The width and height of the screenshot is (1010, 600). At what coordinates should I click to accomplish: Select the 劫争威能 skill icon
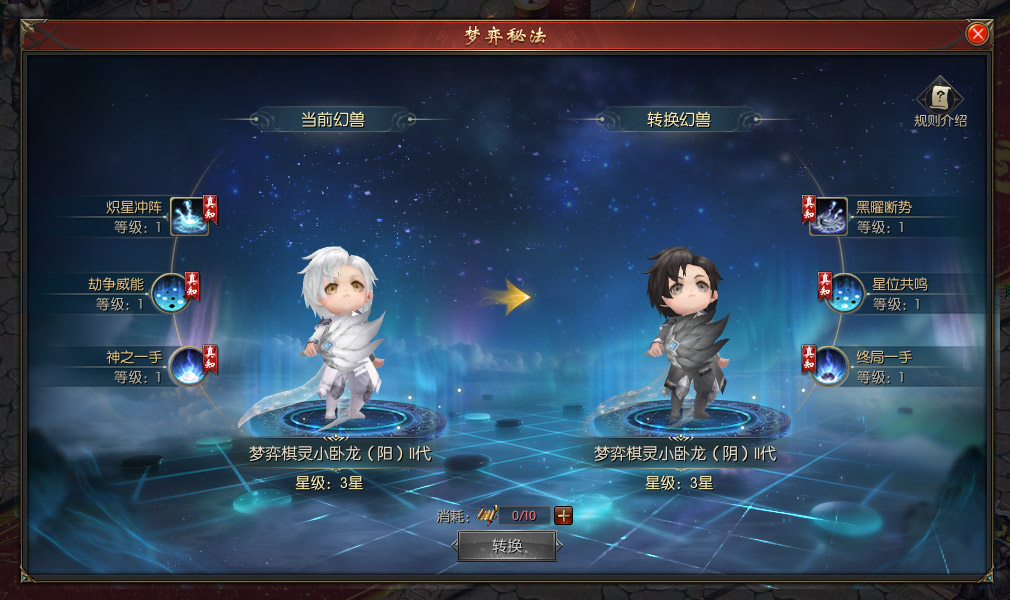(170, 292)
